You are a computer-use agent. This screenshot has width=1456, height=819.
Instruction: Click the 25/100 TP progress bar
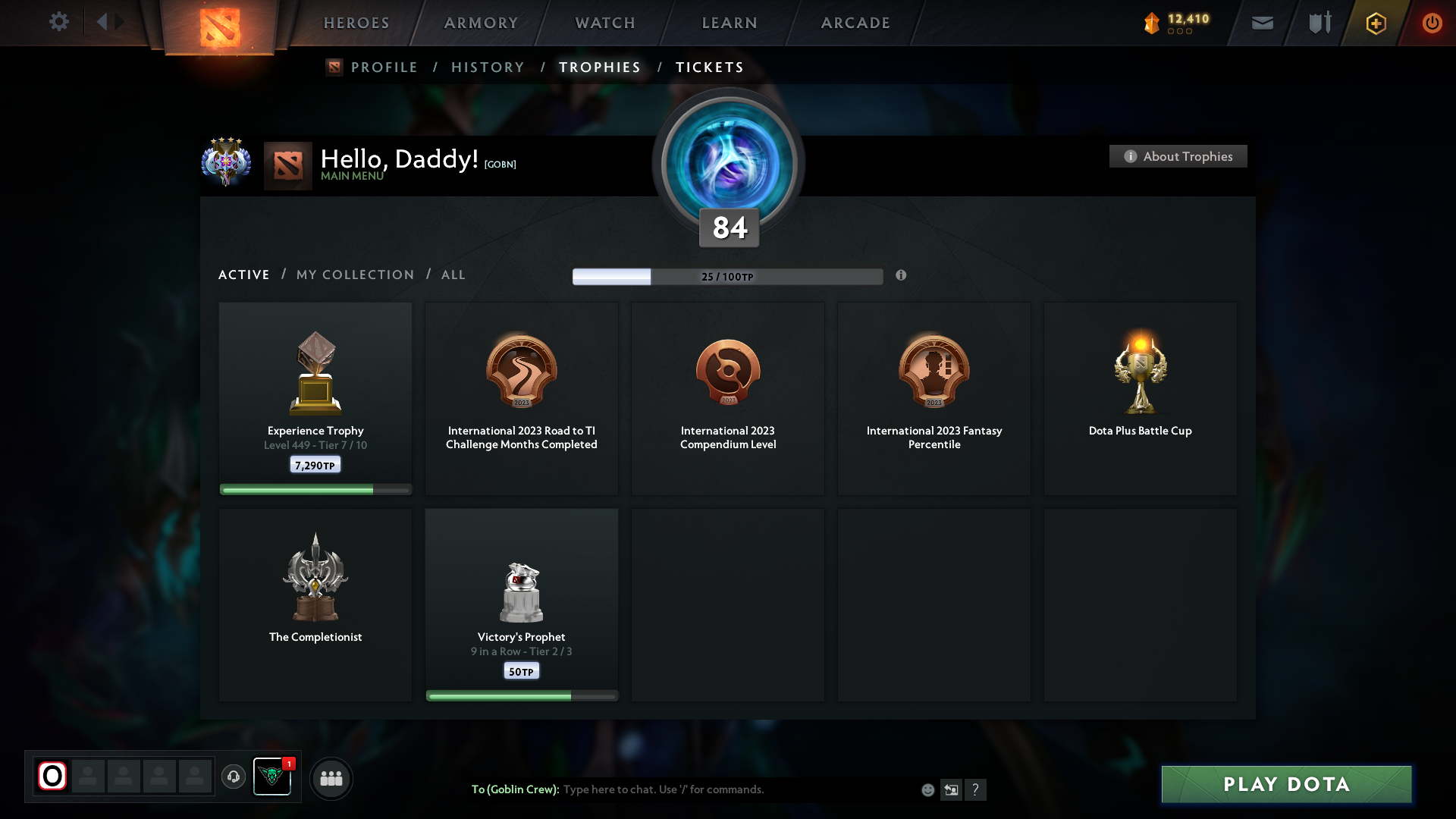pos(728,276)
